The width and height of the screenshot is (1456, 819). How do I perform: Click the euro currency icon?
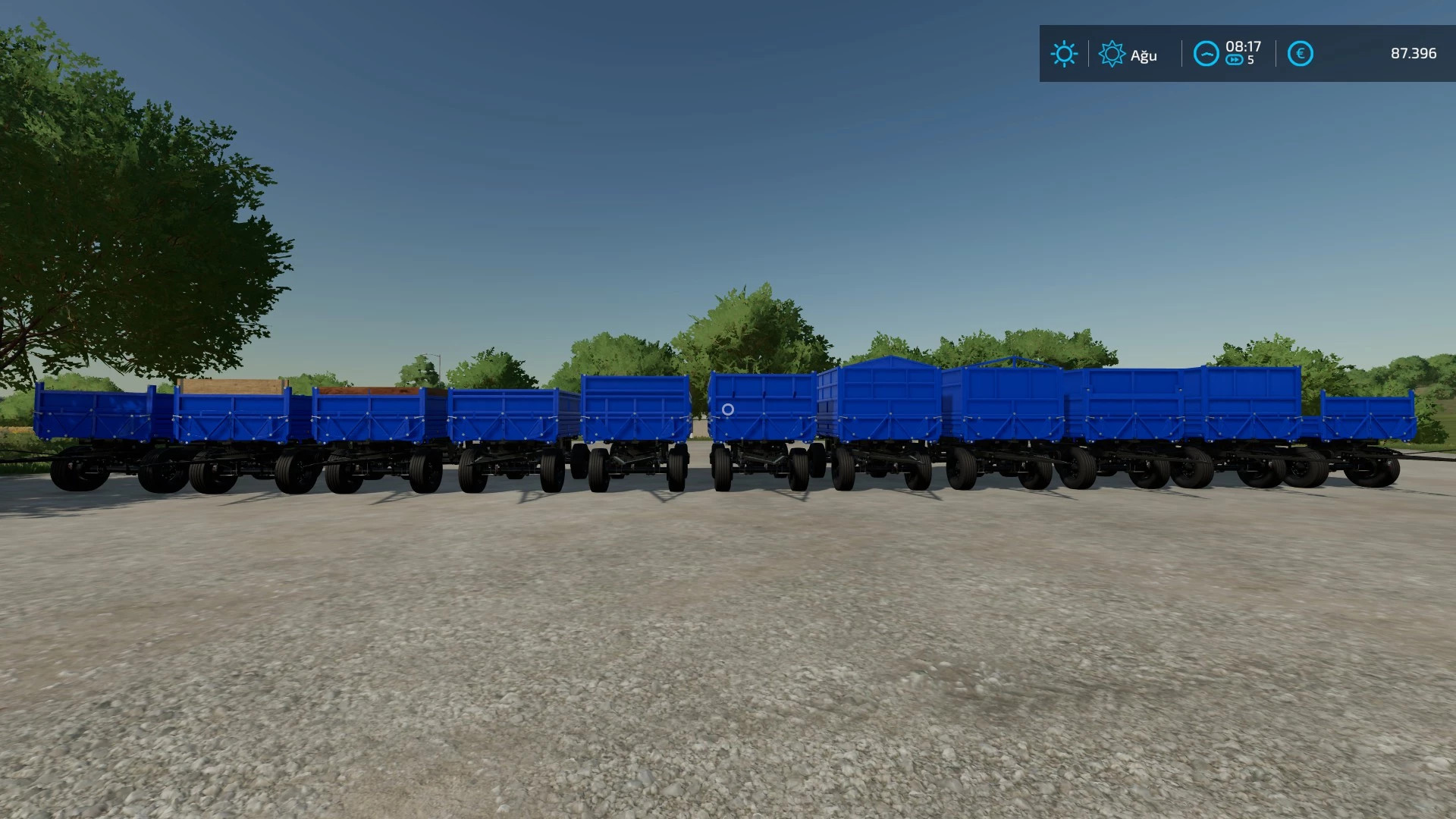click(1298, 54)
